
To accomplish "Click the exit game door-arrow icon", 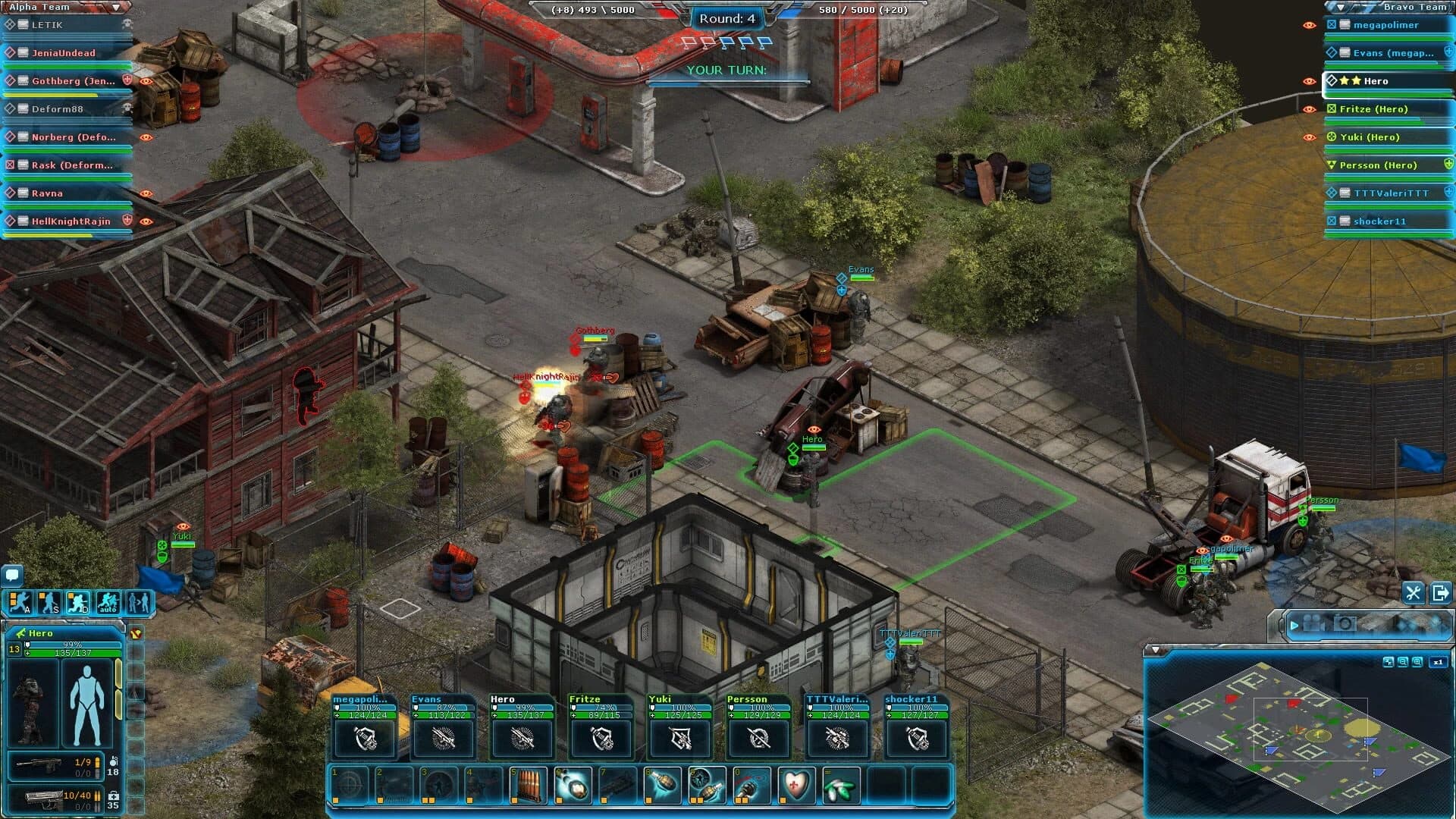I will tap(1441, 594).
